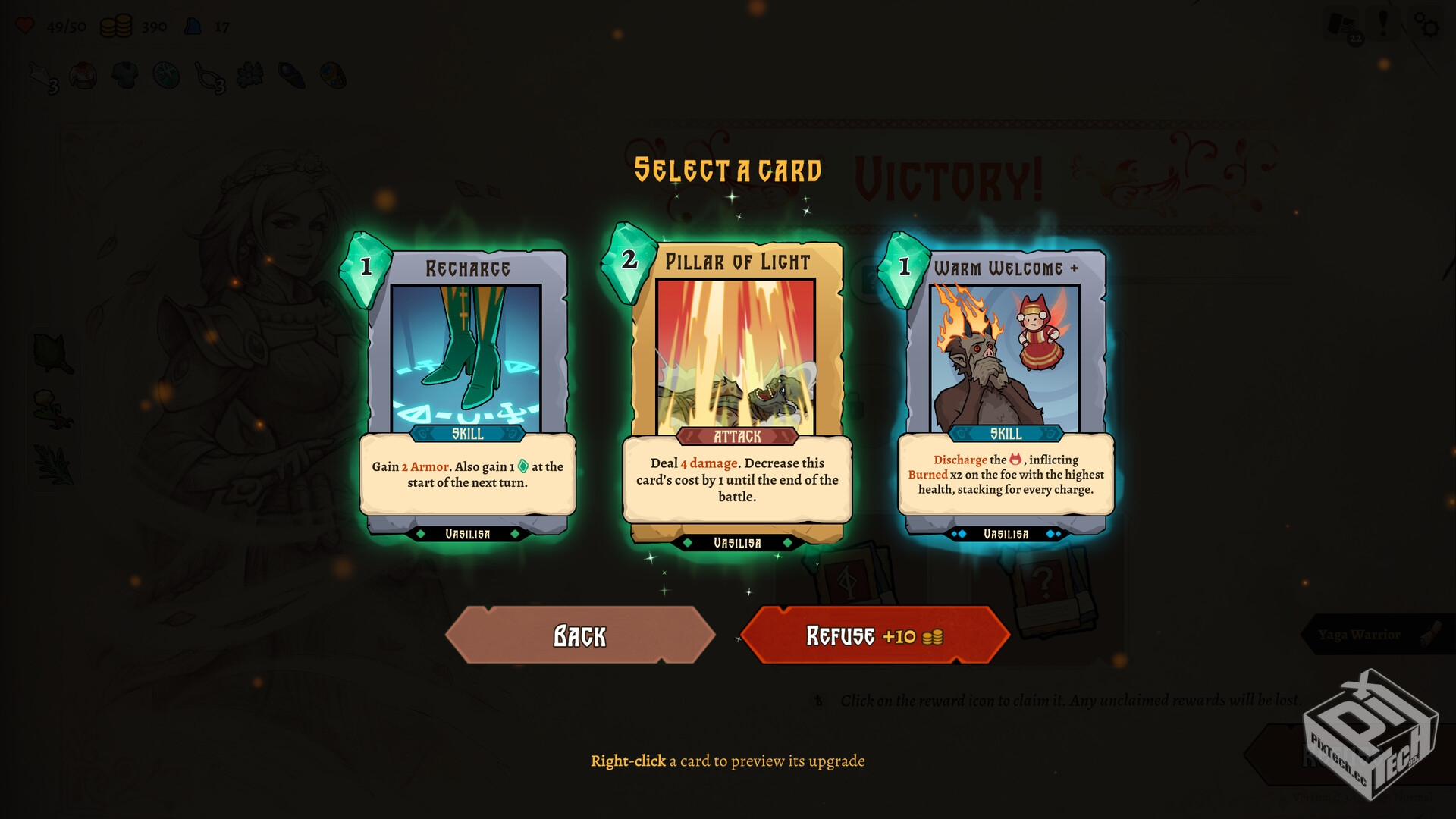Refuse the cards for +10 gold
The width and height of the screenshot is (1456, 819).
pyautogui.click(x=874, y=635)
